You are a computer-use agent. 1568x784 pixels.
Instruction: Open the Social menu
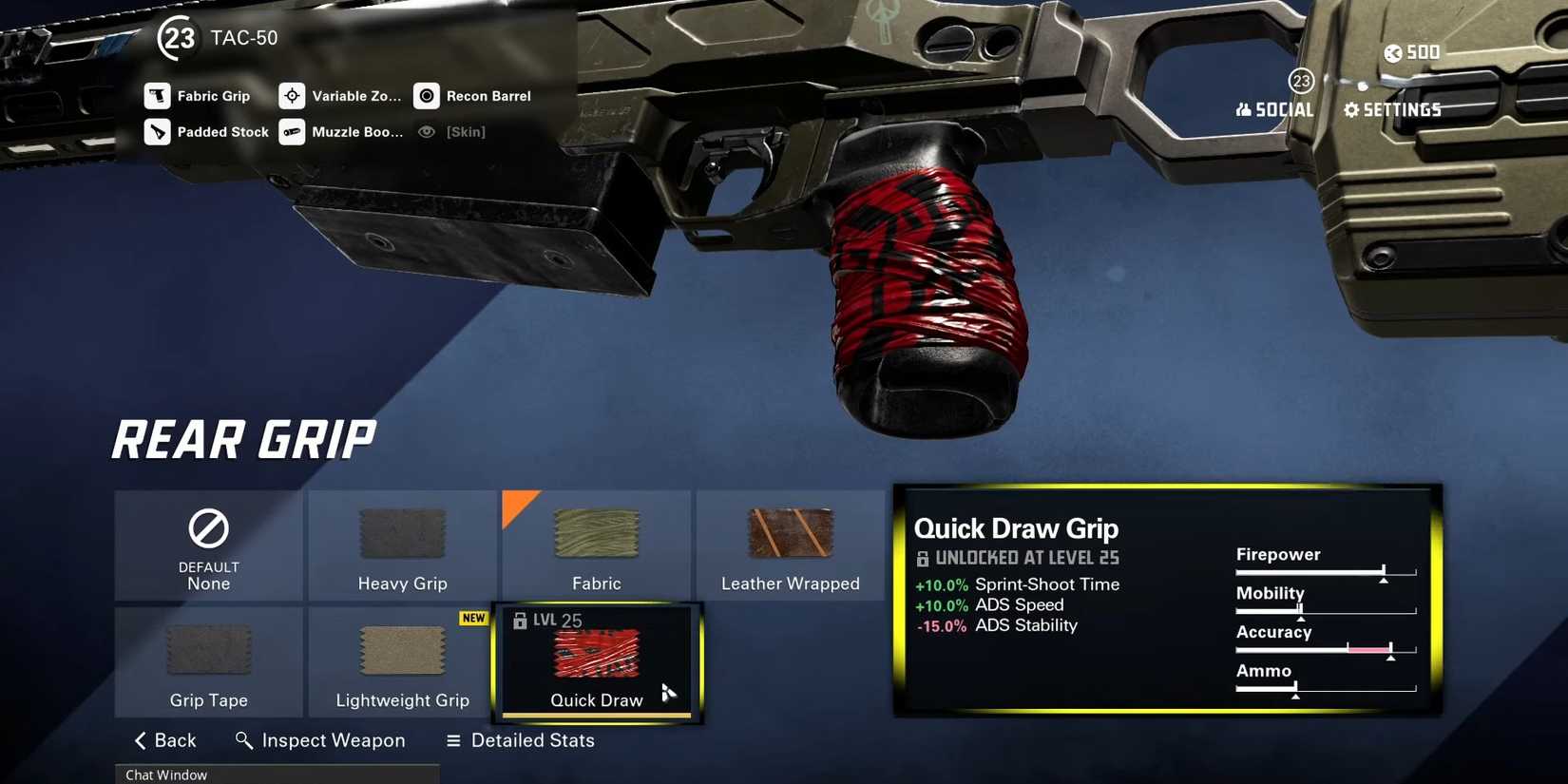point(1275,110)
